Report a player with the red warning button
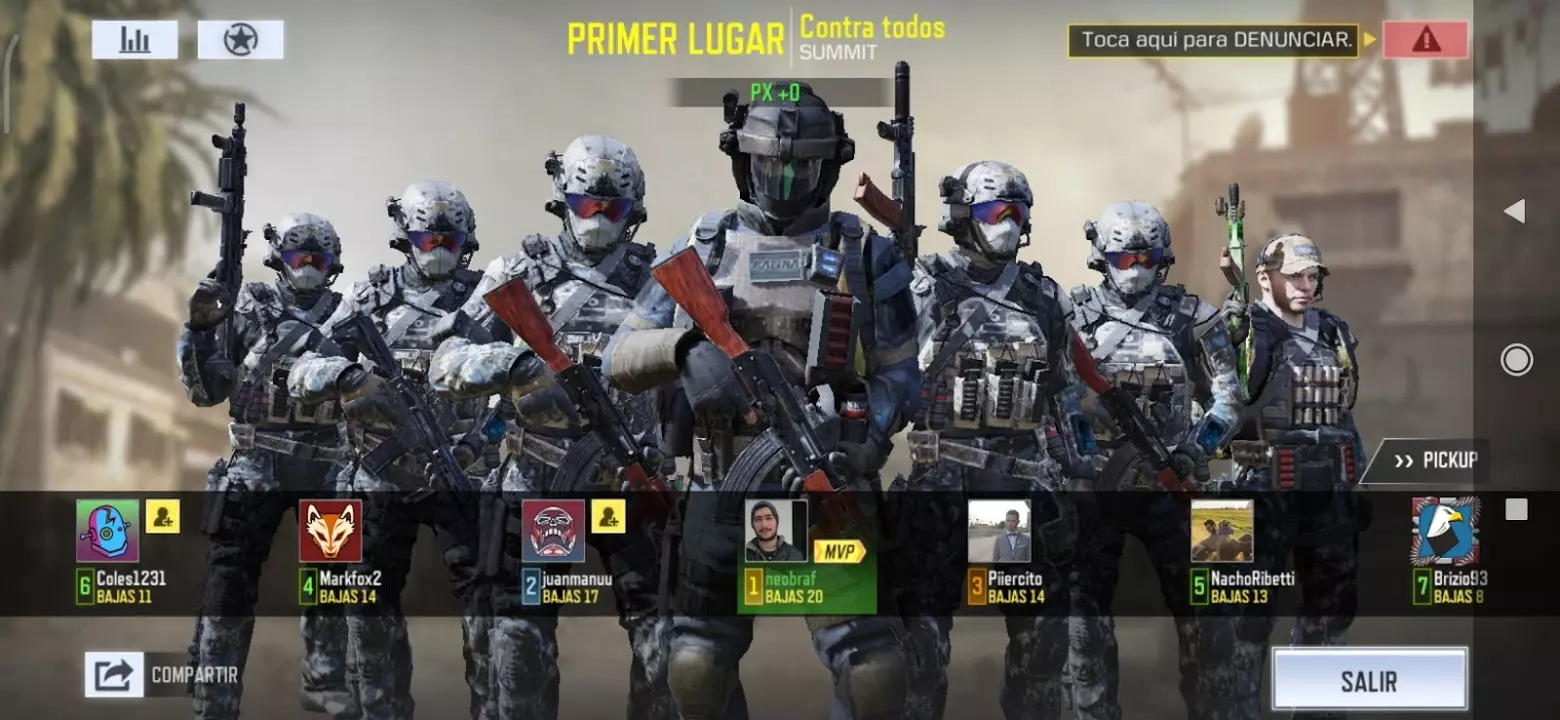This screenshot has height=720, width=1560. [x=1425, y=40]
